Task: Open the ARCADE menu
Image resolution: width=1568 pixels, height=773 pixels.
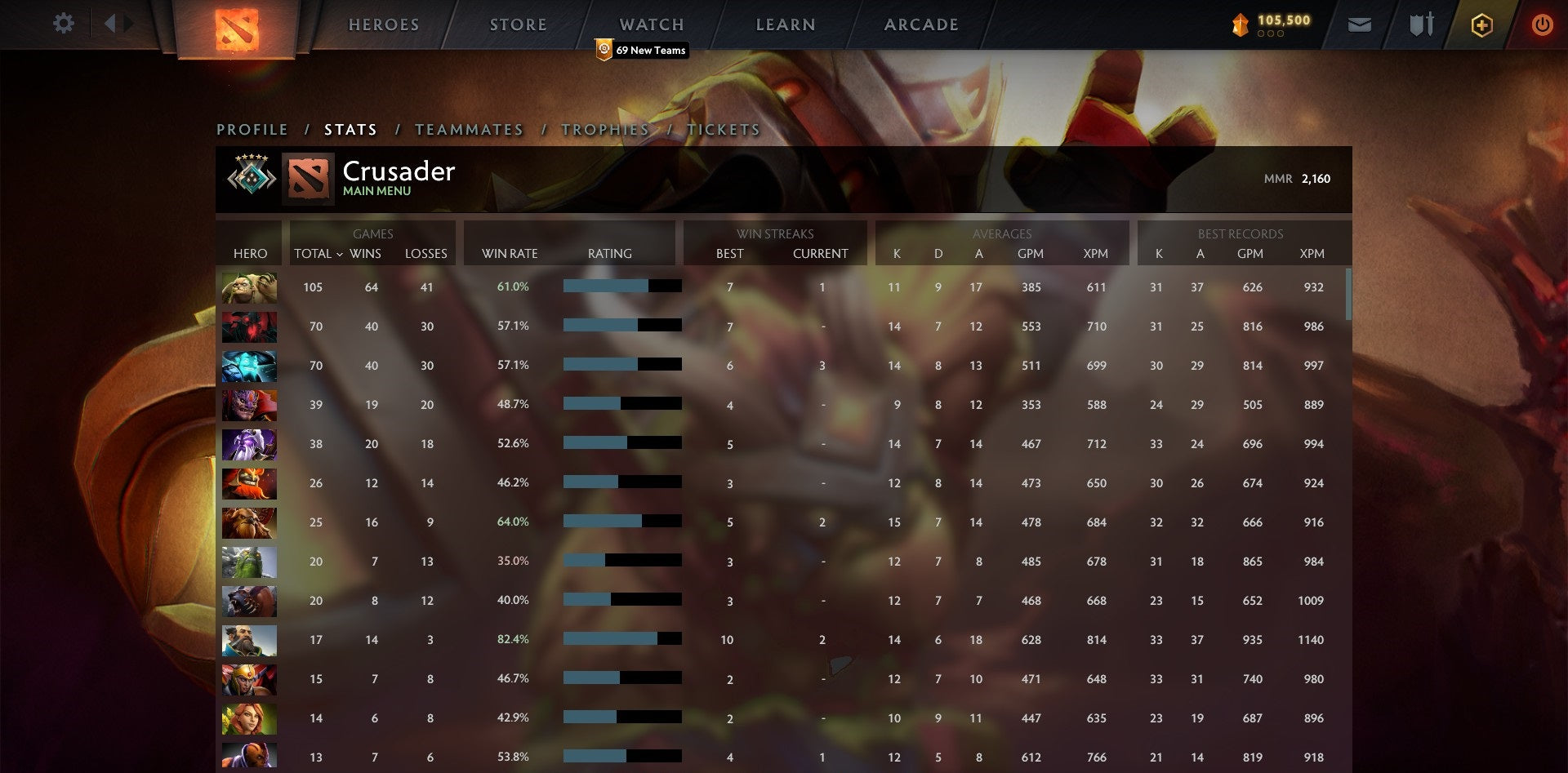Action: [920, 24]
